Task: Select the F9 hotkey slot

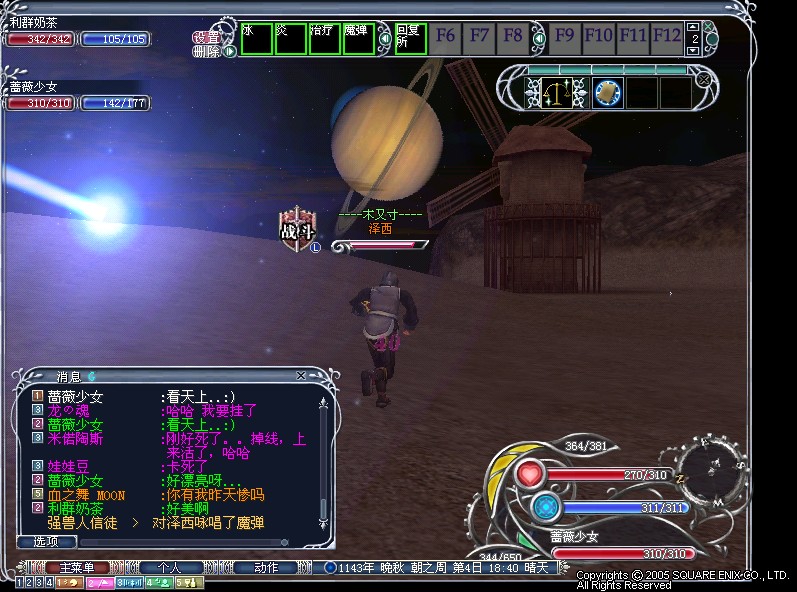Action: (565, 38)
